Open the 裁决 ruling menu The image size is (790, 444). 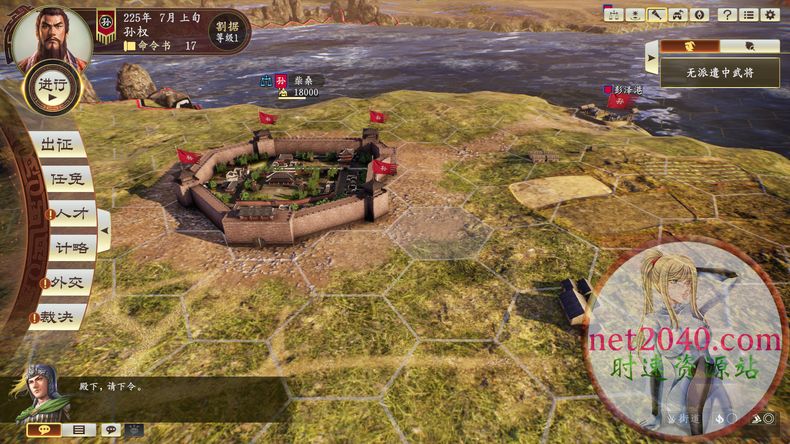point(60,317)
